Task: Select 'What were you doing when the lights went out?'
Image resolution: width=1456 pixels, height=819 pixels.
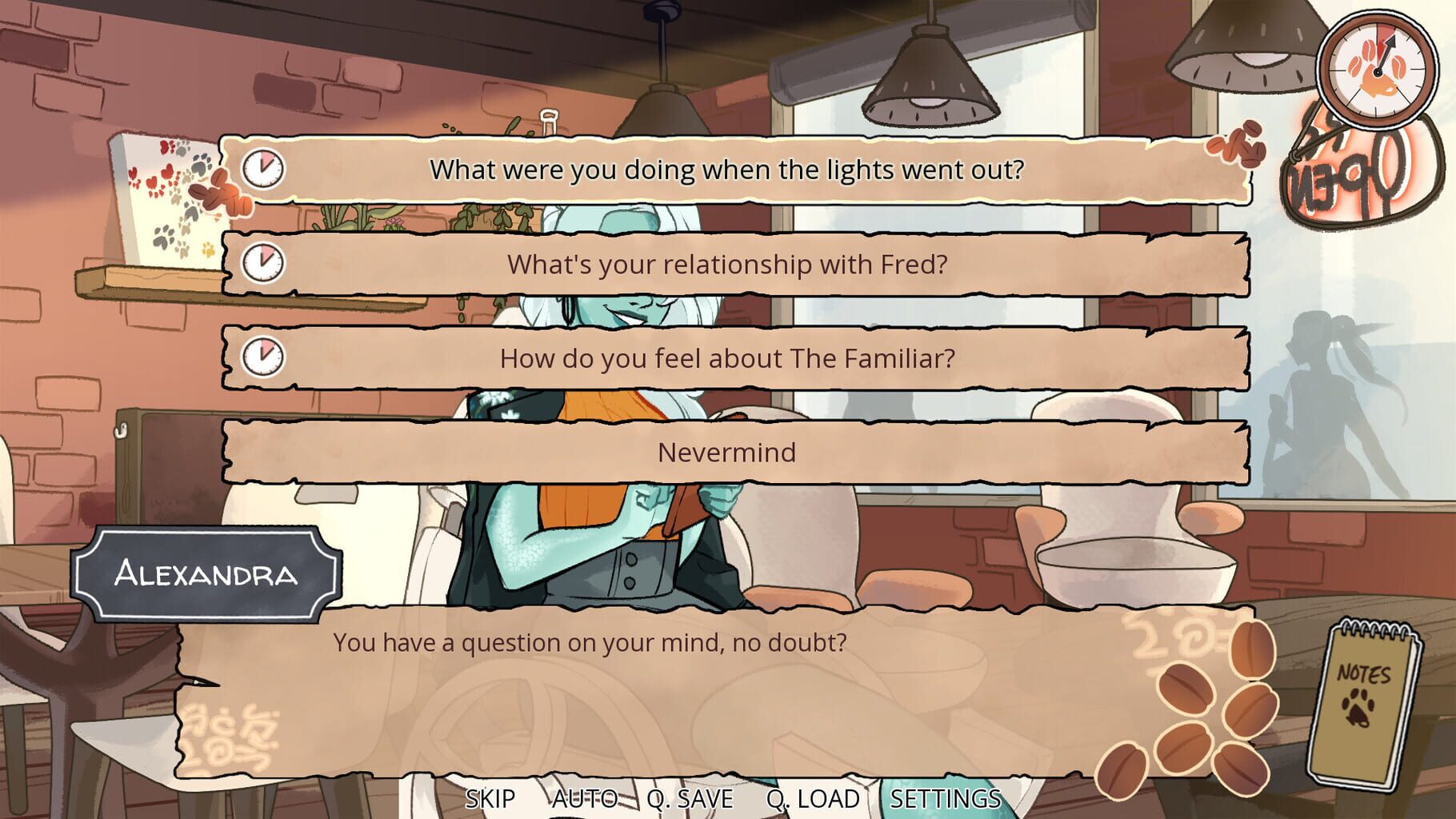Action: click(728, 169)
